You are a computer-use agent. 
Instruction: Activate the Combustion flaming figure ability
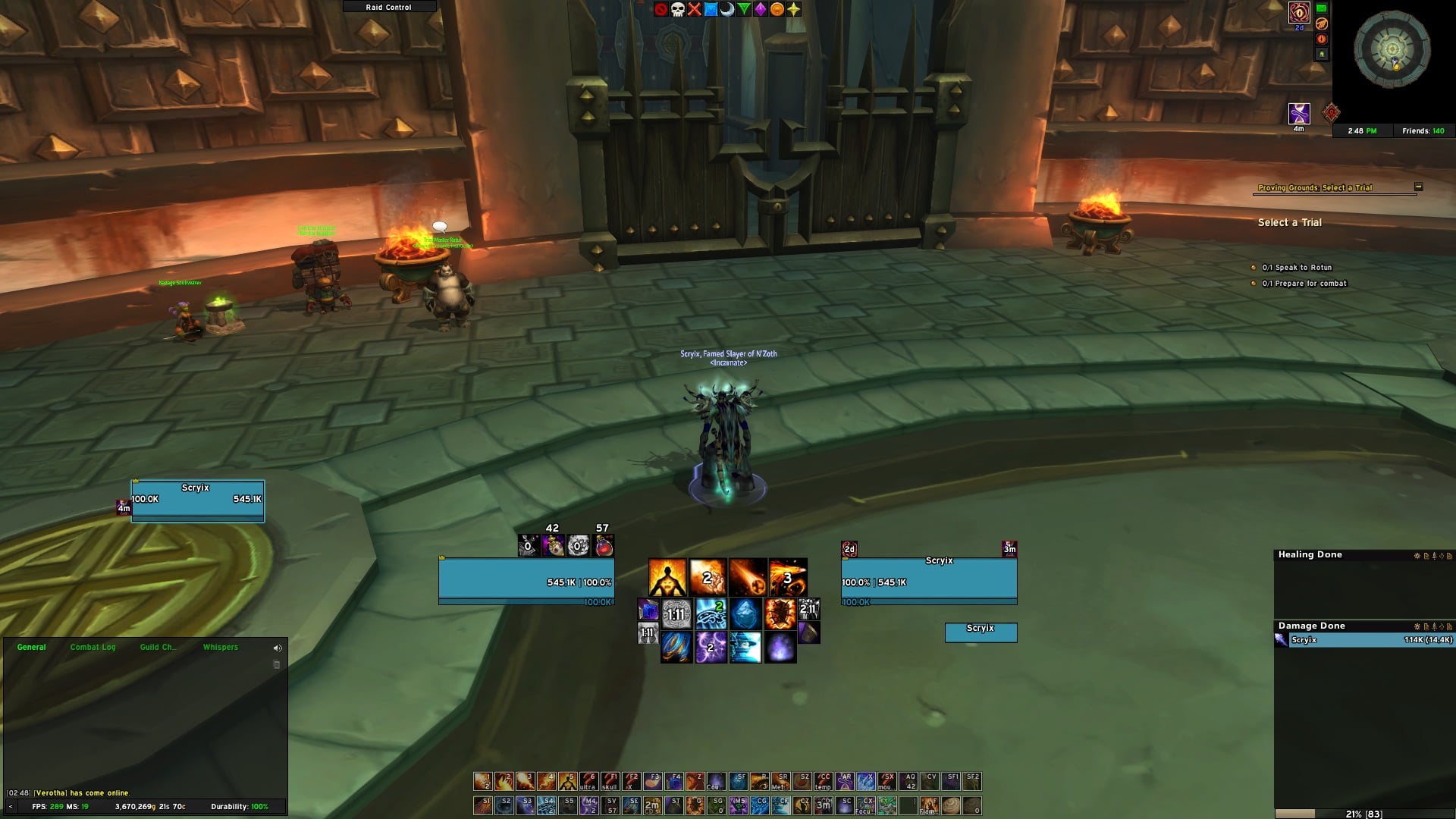667,578
